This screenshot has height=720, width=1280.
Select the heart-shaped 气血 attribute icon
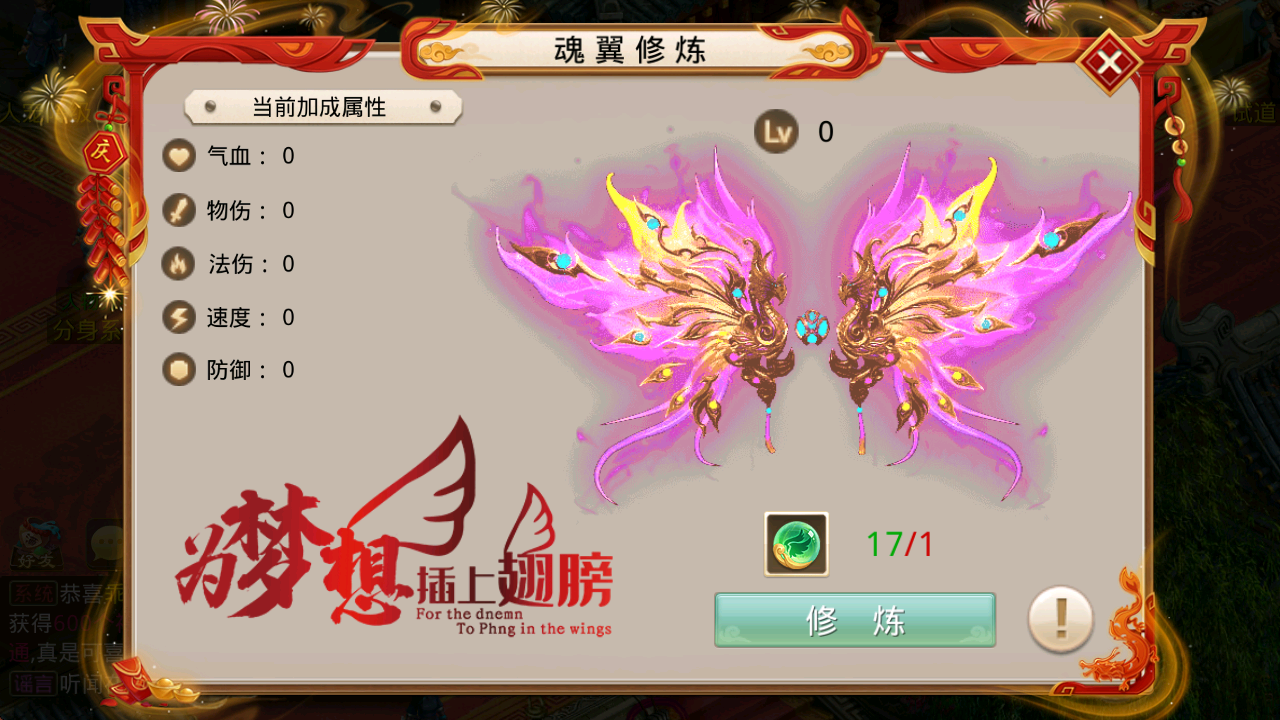point(180,156)
